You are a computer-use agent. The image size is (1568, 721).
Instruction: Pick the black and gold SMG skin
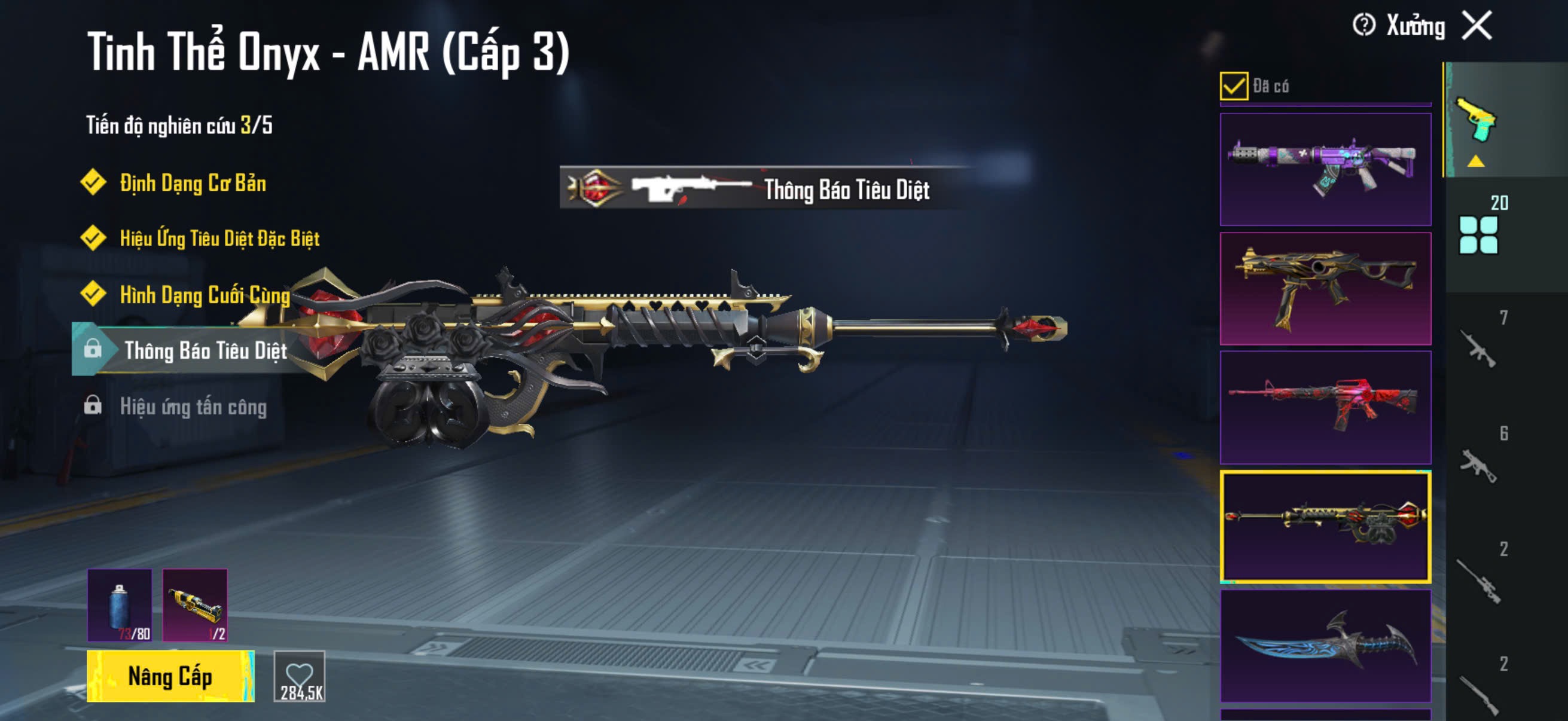pyautogui.click(x=1325, y=288)
